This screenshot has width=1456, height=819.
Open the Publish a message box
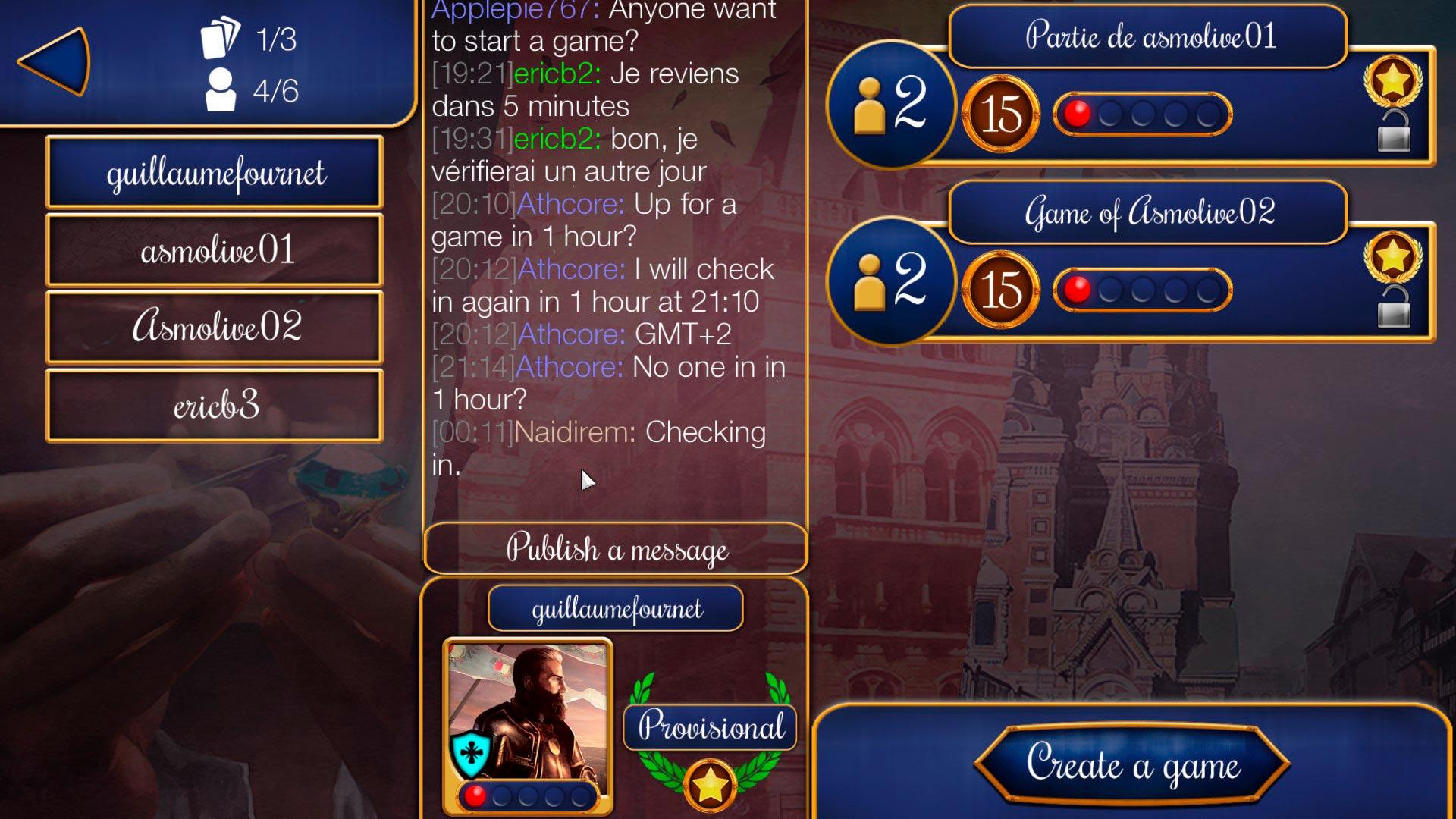coord(616,548)
